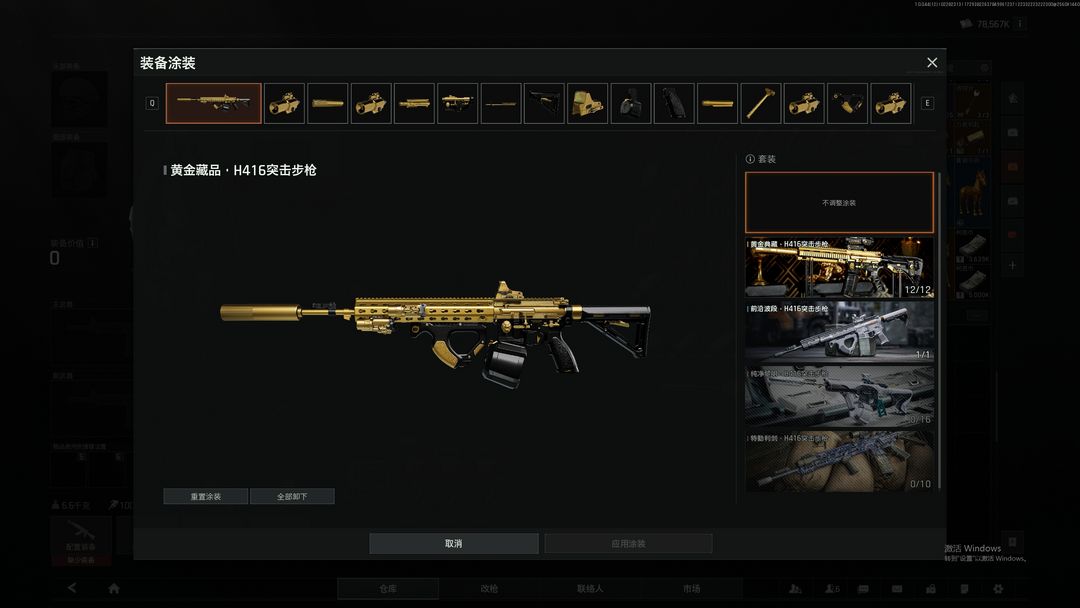The image size is (1080, 608).
Task: Select the 特勤荆刺 H416 skin set
Action: click(x=839, y=462)
